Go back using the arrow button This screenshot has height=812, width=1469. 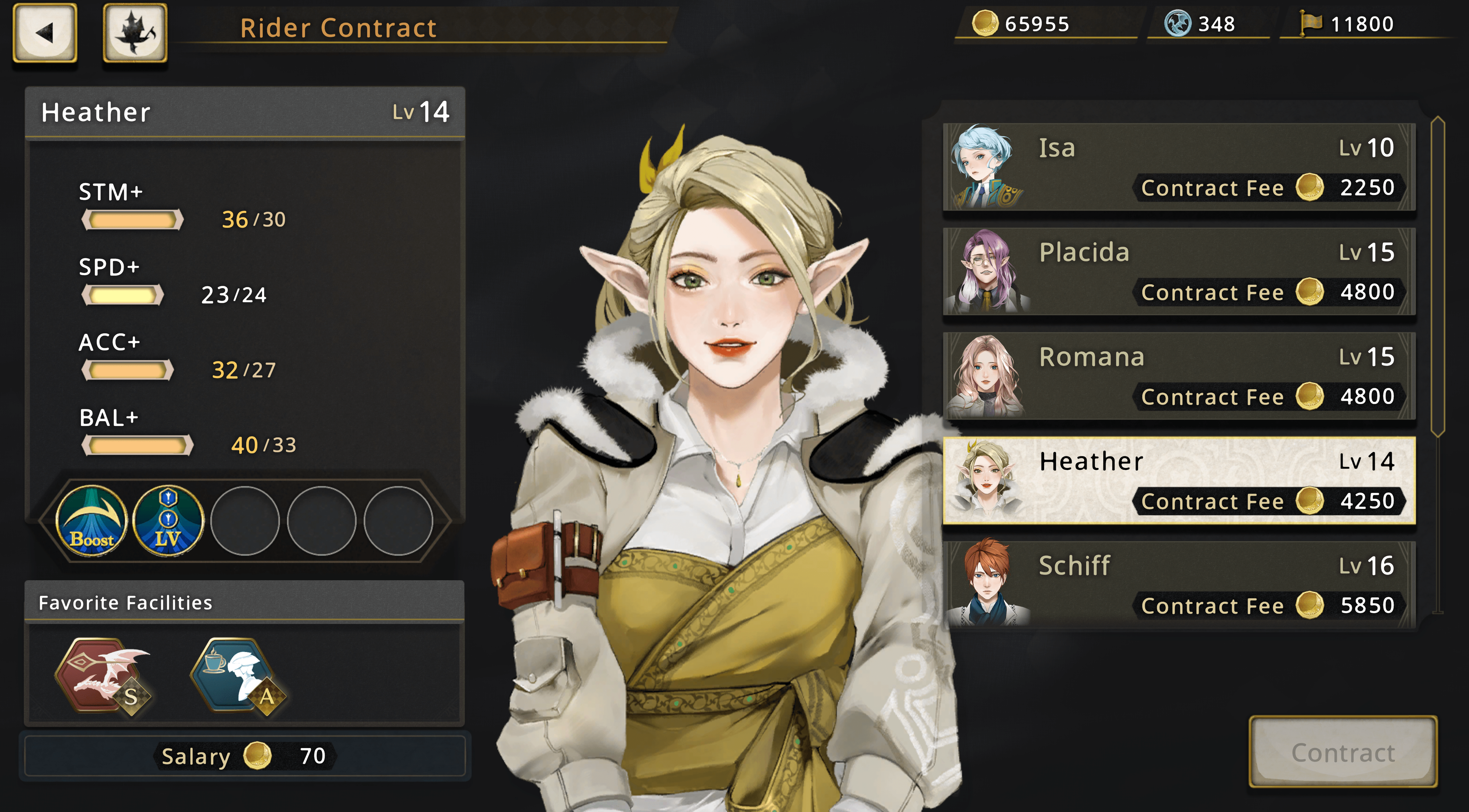coord(45,32)
